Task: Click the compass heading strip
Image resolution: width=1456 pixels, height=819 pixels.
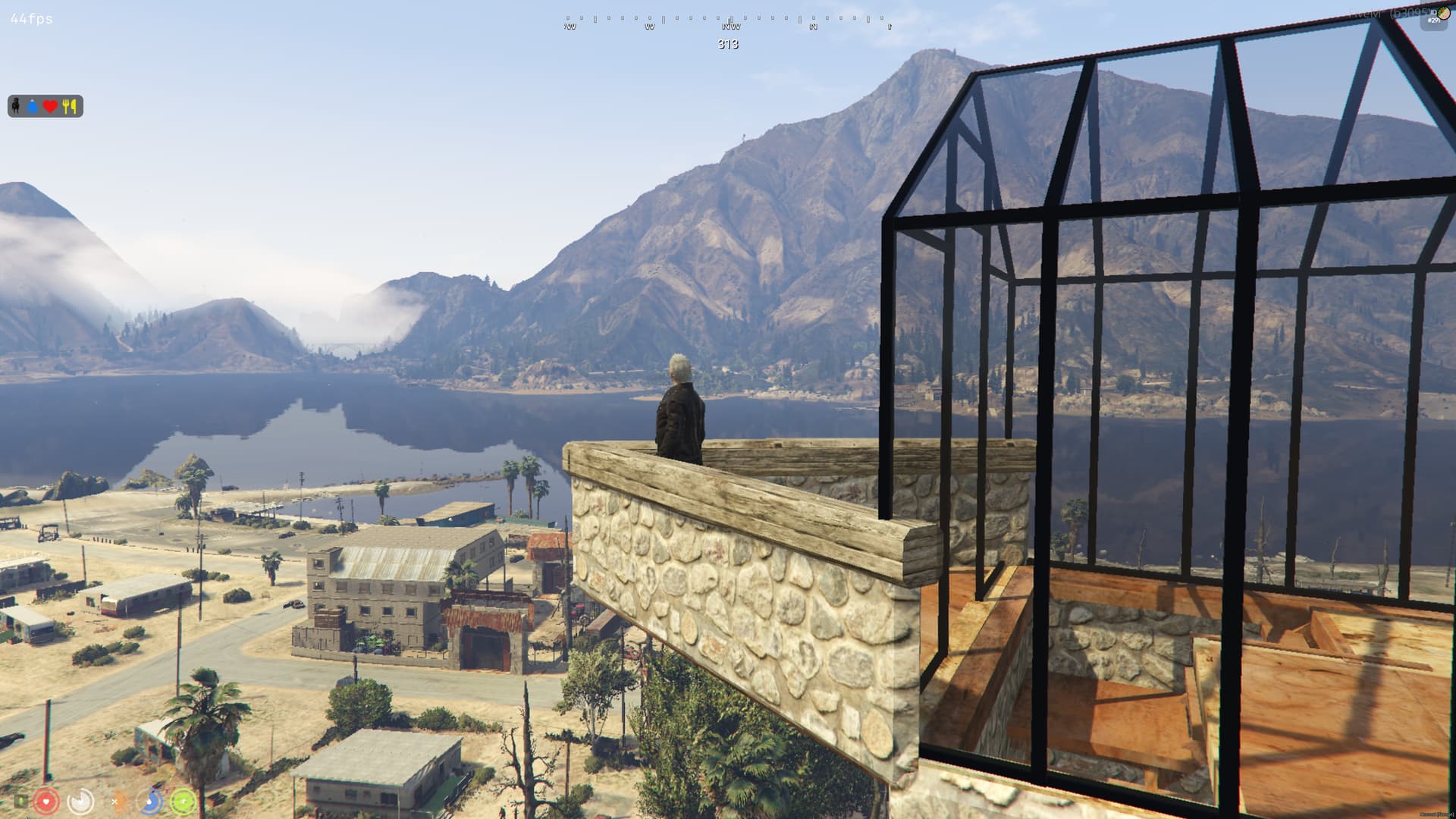Action: pyautogui.click(x=728, y=22)
